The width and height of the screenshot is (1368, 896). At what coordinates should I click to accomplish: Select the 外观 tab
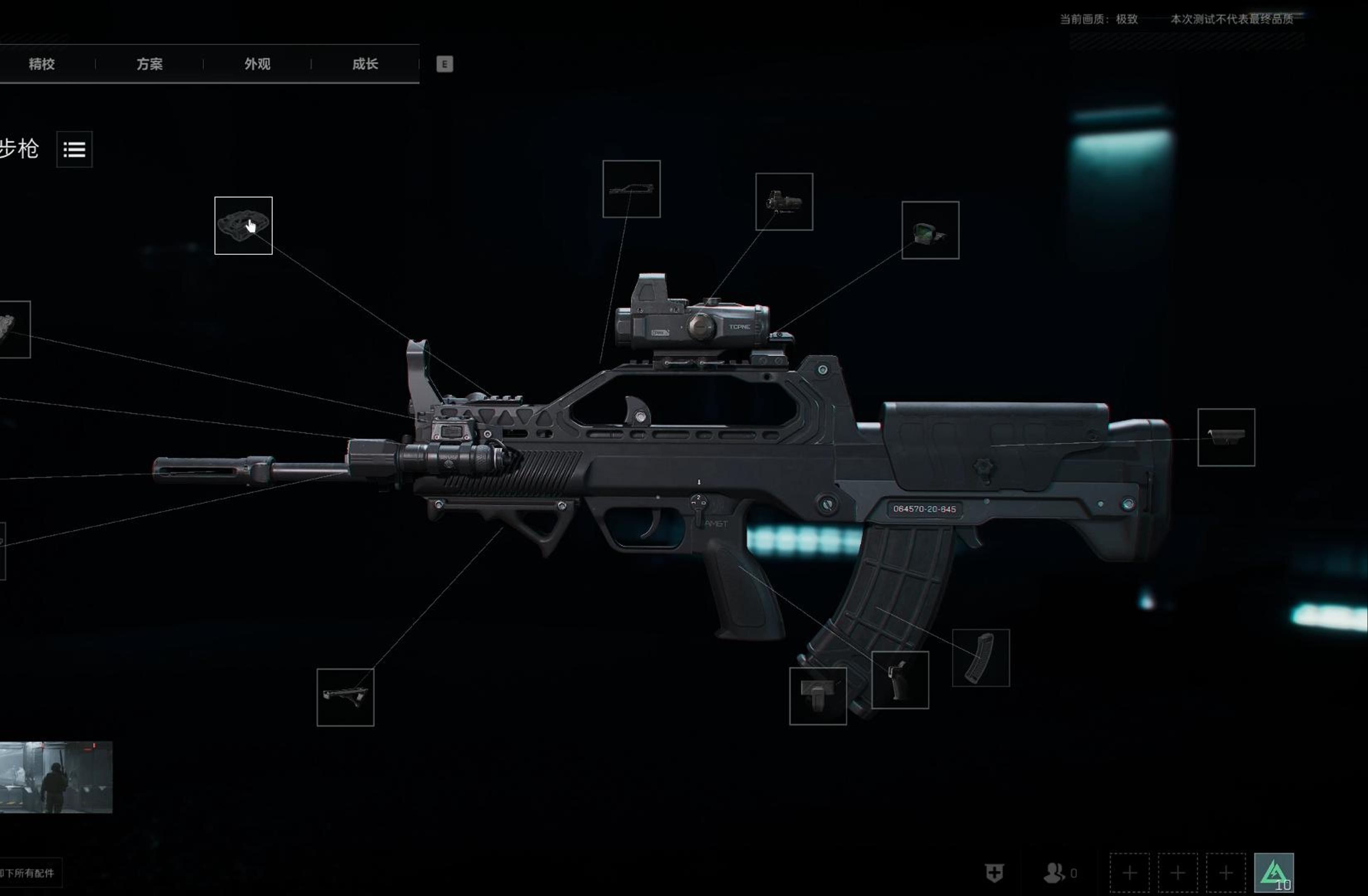[x=257, y=64]
